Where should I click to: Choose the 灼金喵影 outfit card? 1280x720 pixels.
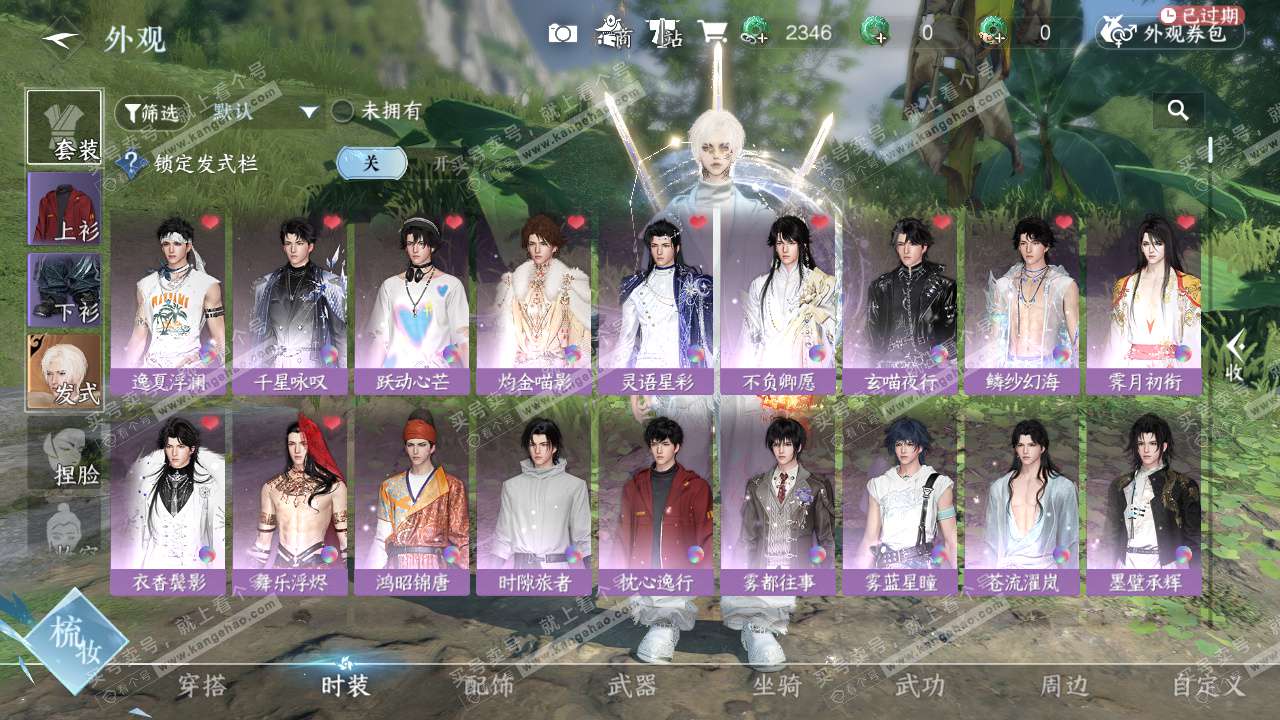(533, 303)
